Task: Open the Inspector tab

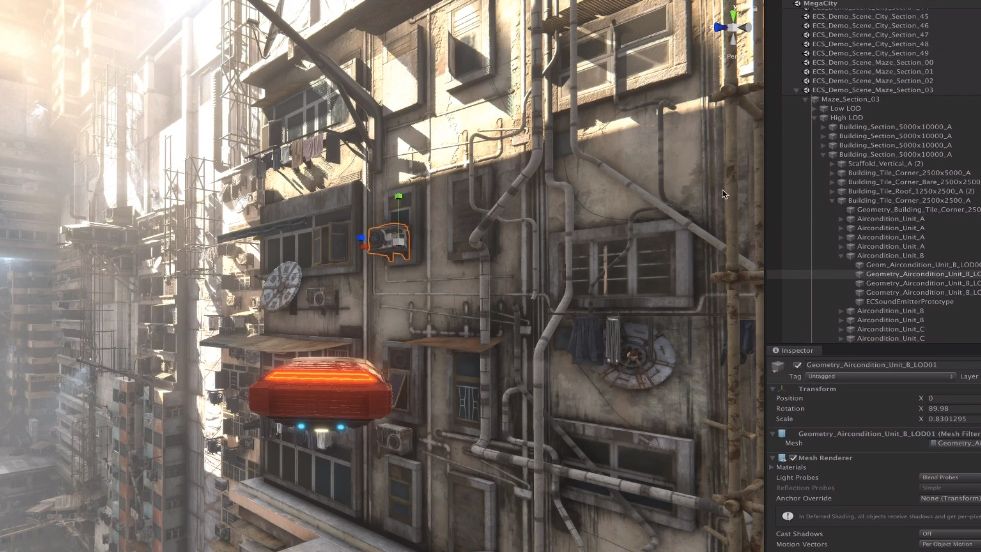Action: coord(797,351)
